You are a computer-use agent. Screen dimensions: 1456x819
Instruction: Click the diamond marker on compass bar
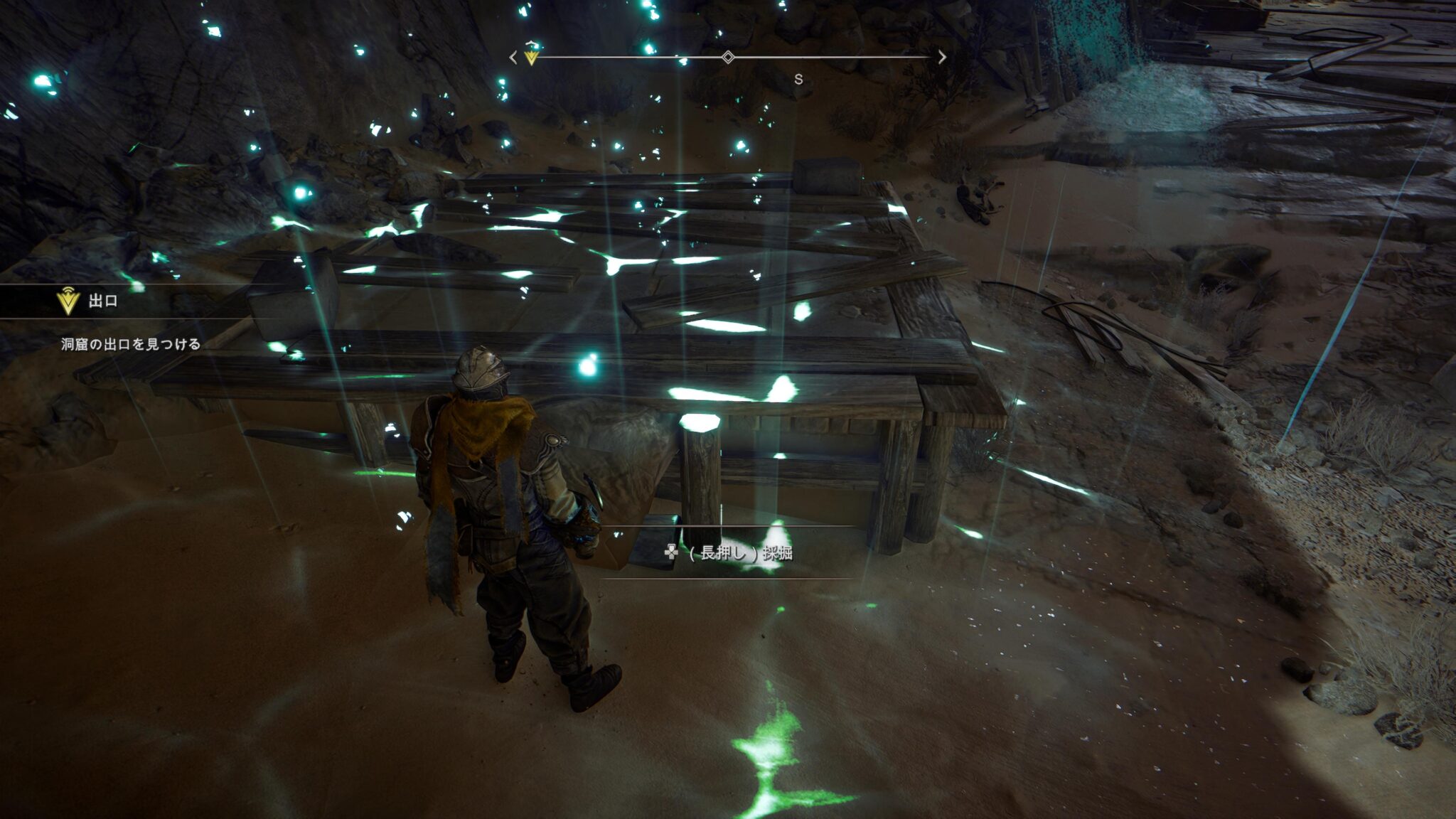coord(728,57)
